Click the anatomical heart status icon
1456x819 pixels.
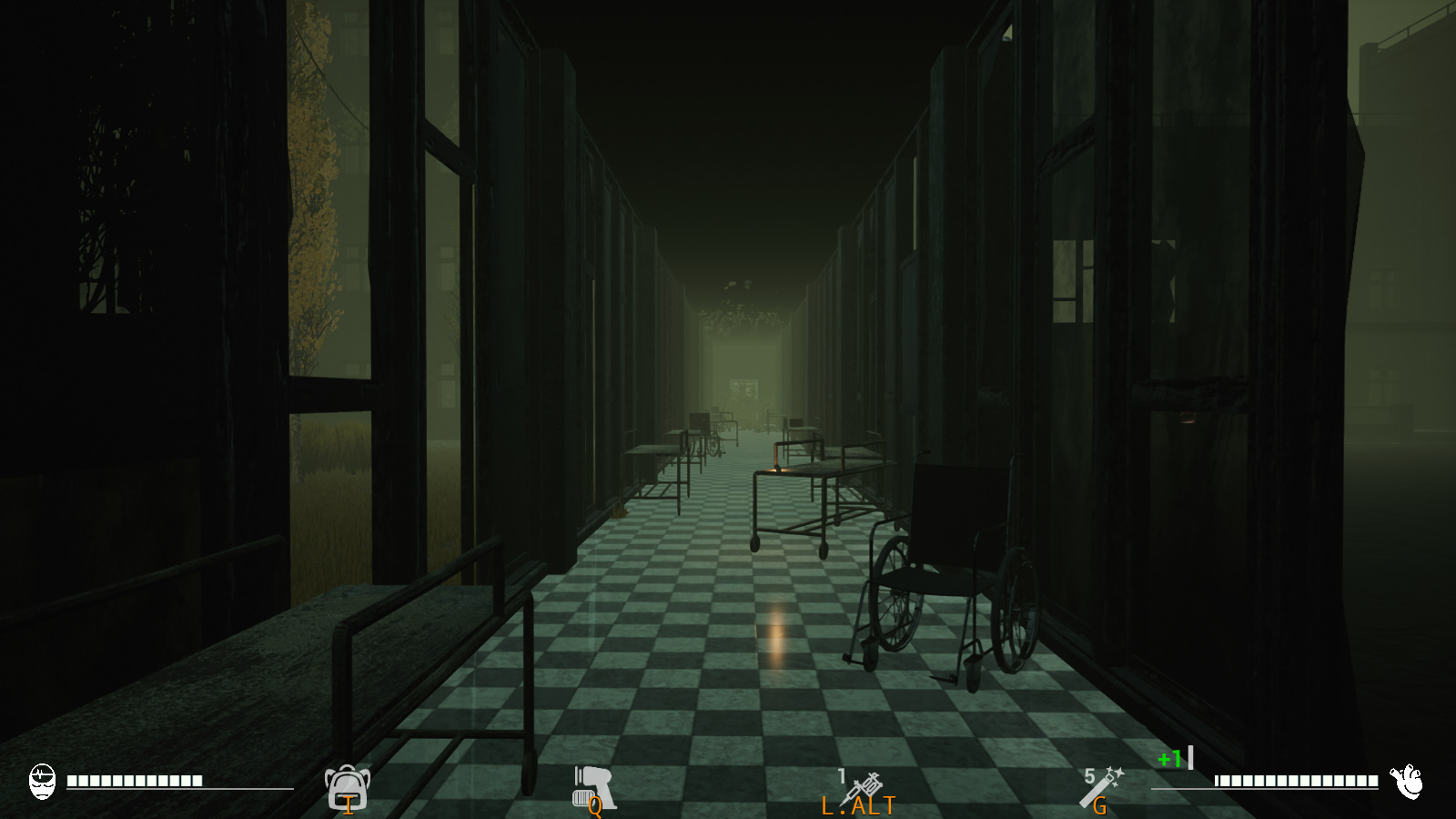coord(1407,781)
